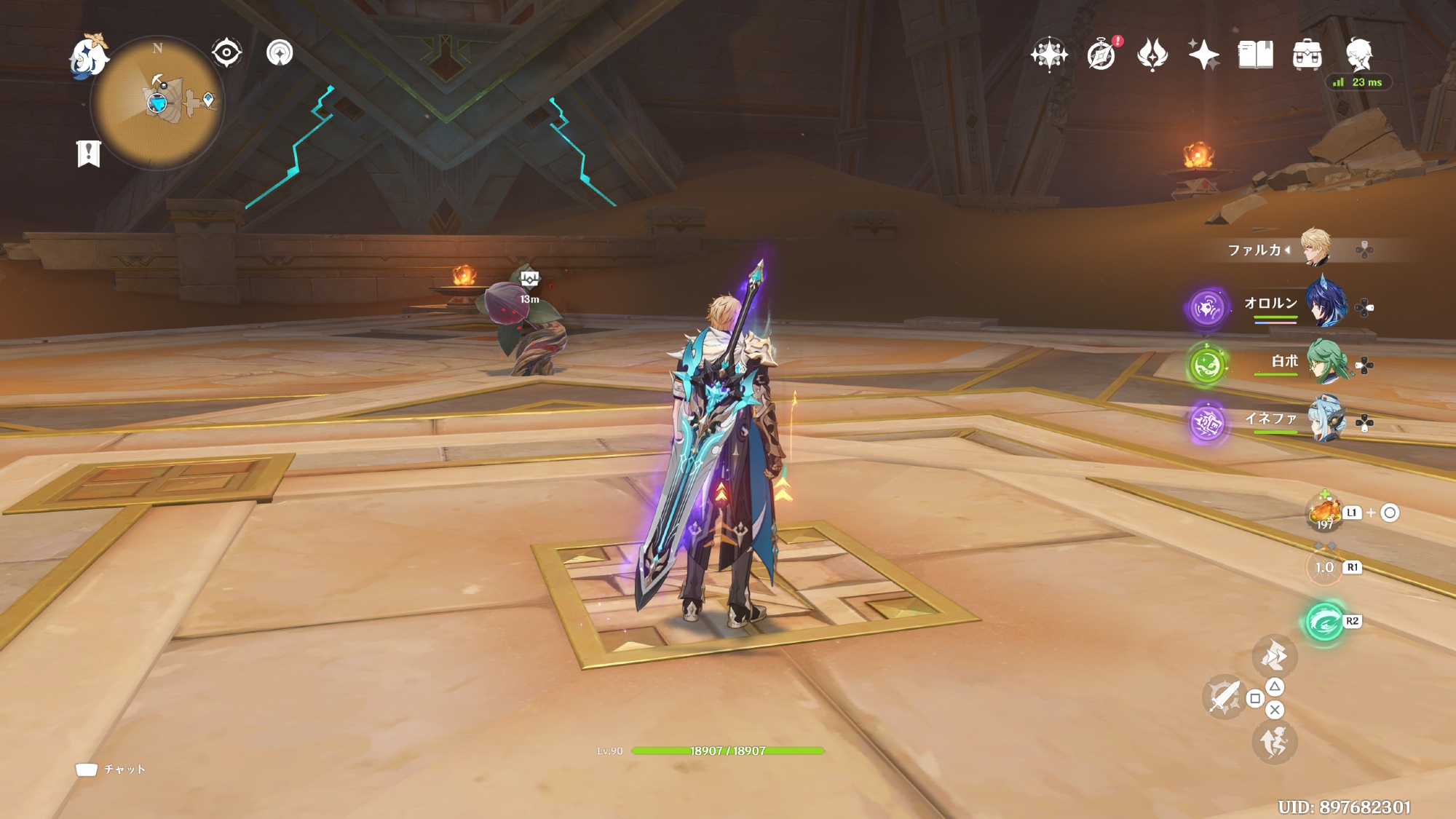
Task: Open the character profile head icon
Action: 1358,53
